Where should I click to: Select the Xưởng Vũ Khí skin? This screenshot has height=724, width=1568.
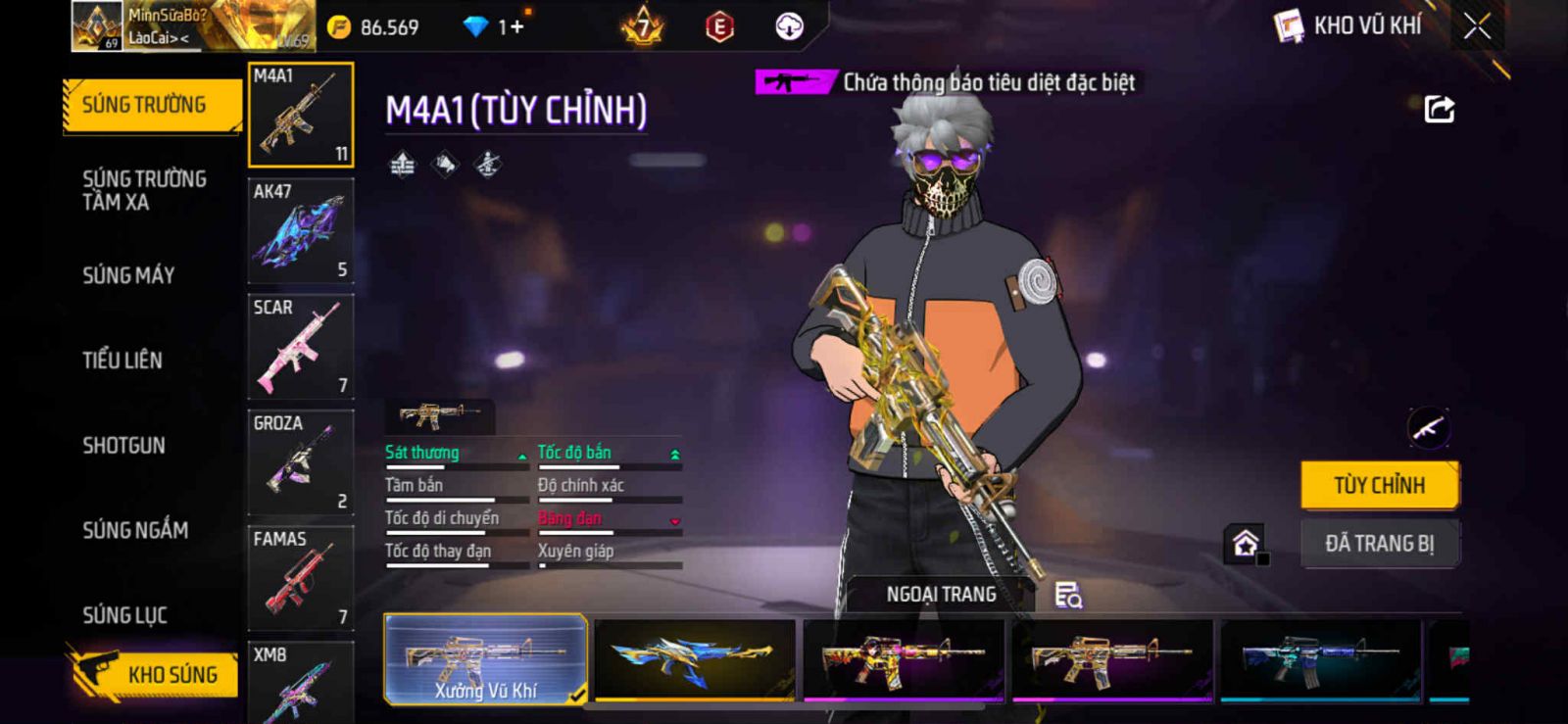click(485, 659)
